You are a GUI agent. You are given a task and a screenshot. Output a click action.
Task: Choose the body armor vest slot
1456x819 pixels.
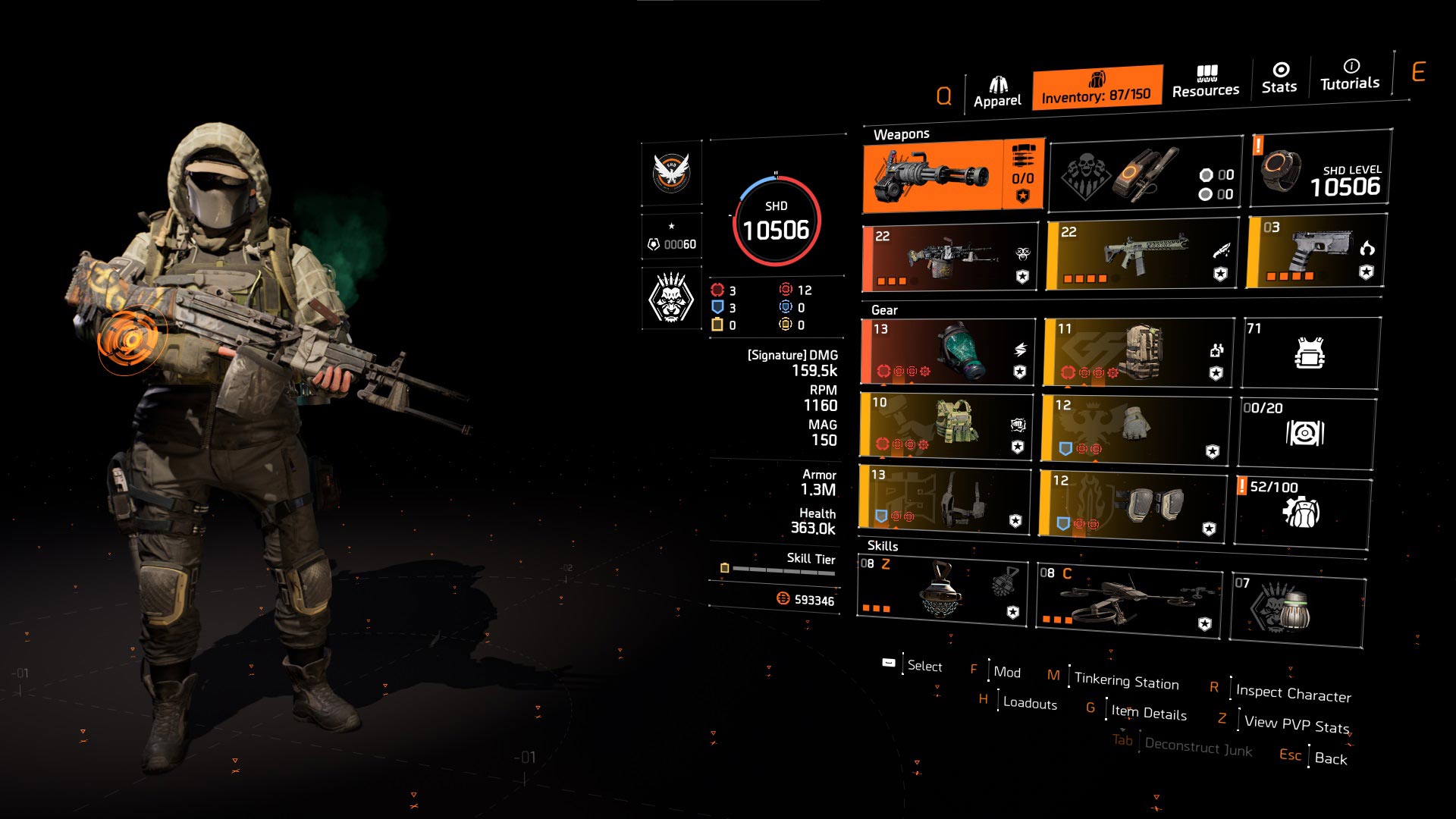click(x=946, y=425)
